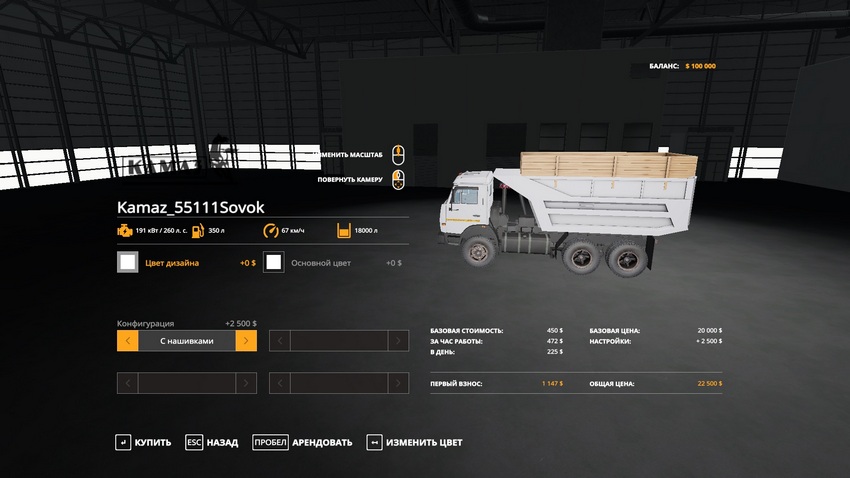This screenshot has height=478, width=850.
Task: Select next configuration after С нашивками
Action: point(246,341)
